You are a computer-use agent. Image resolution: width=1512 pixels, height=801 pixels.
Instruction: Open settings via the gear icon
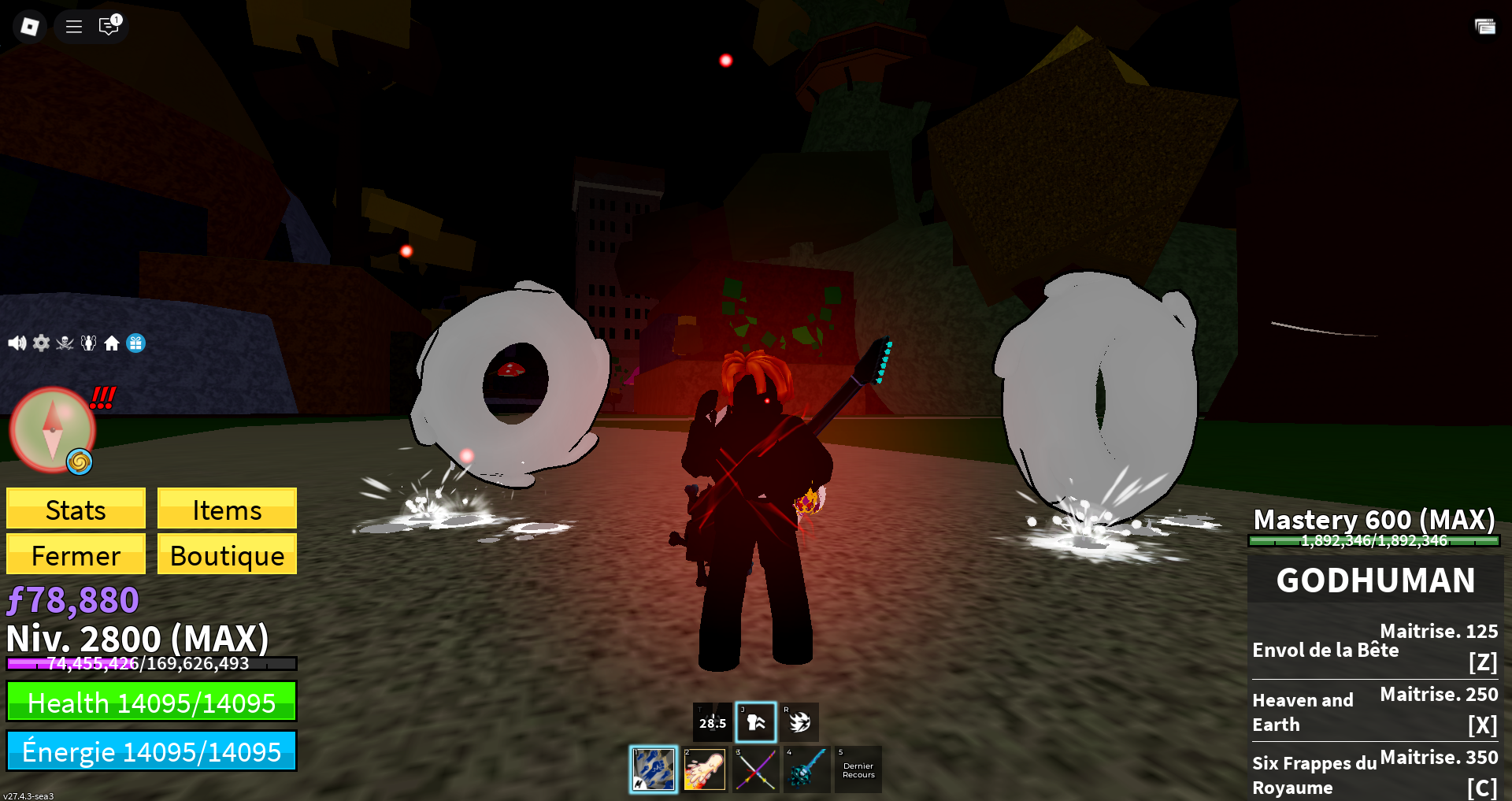pos(41,343)
